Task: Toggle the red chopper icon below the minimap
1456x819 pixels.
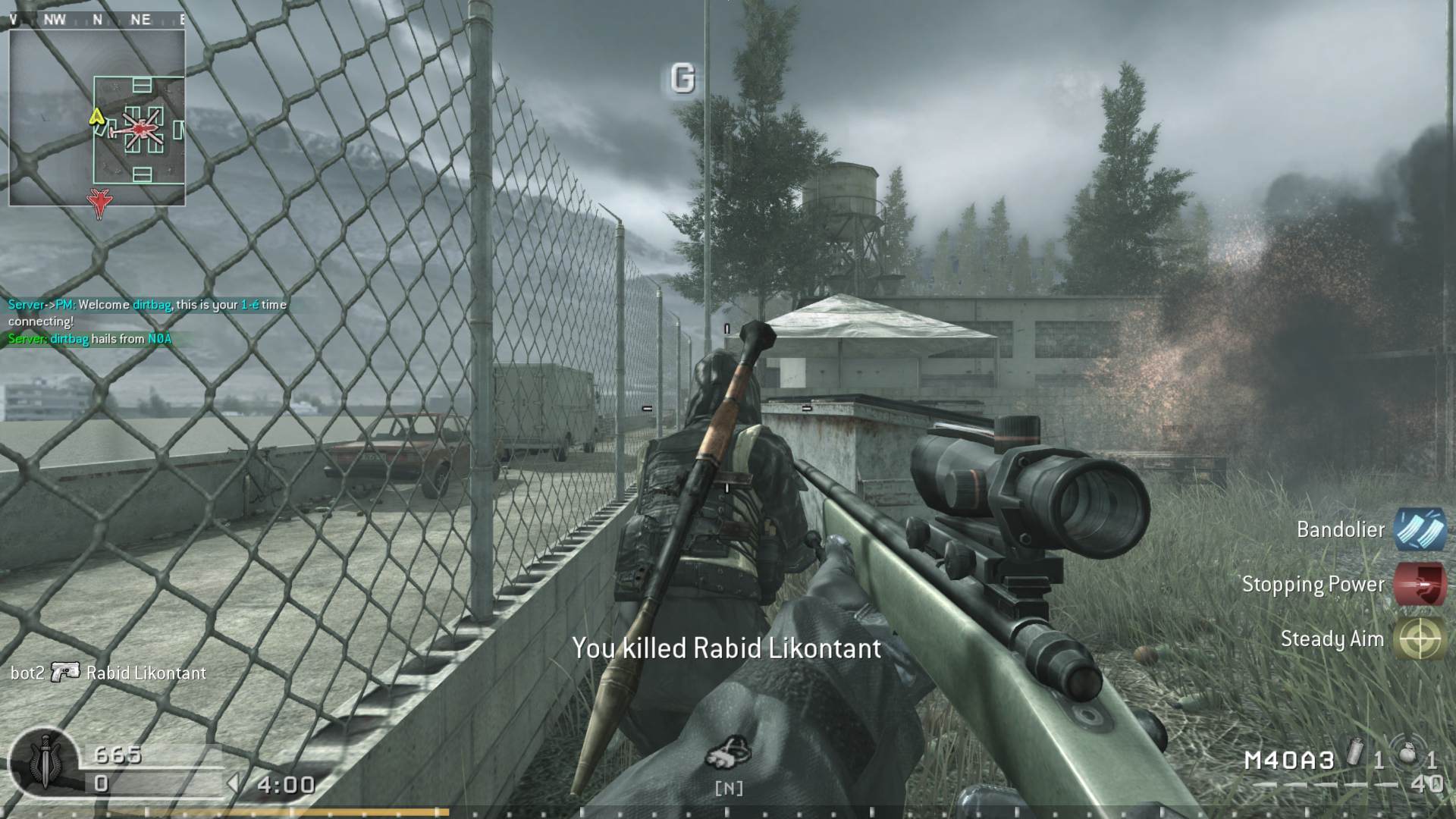Action: [101, 202]
